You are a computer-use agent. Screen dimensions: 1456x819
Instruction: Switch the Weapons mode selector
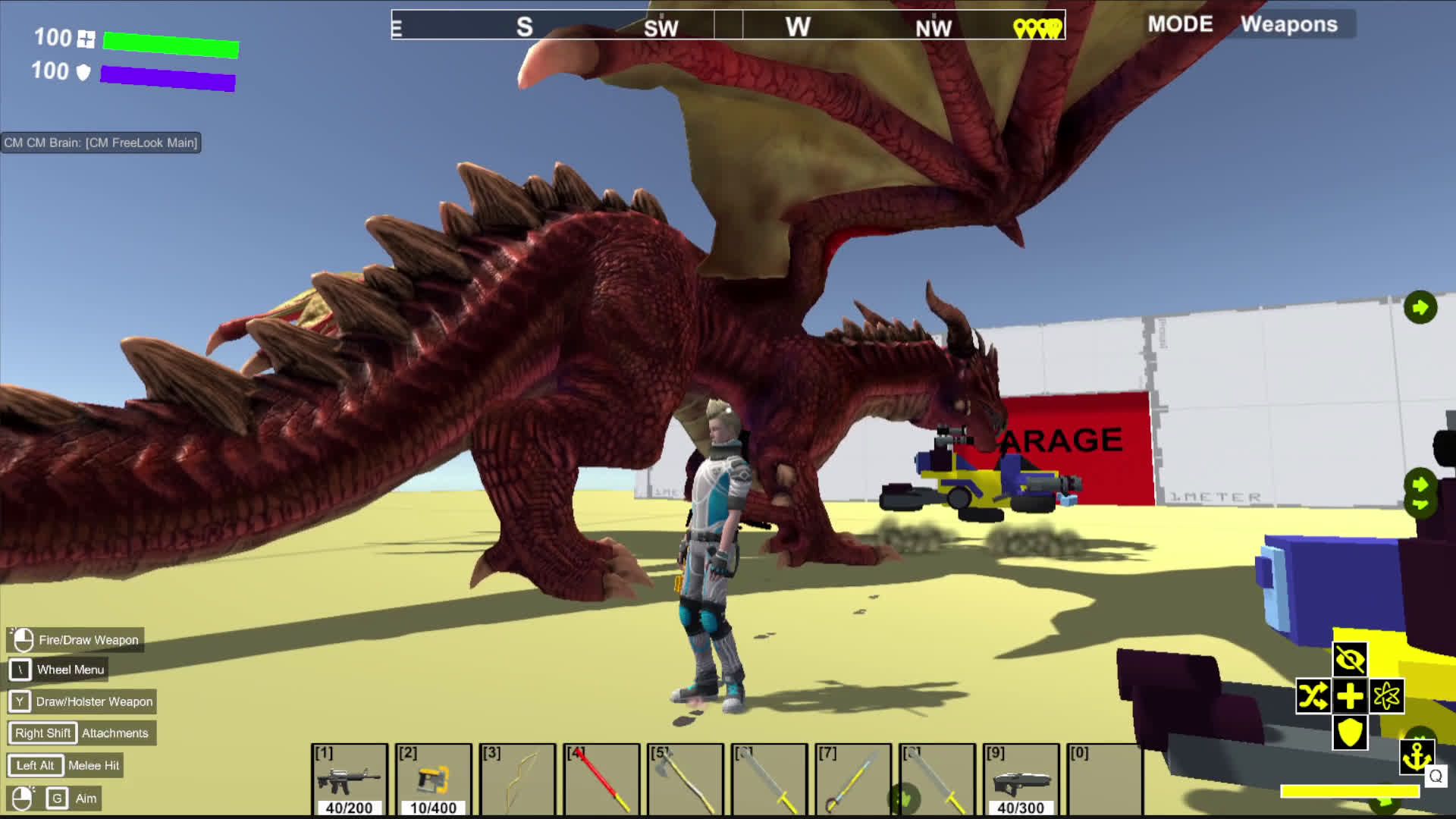(x=1288, y=24)
